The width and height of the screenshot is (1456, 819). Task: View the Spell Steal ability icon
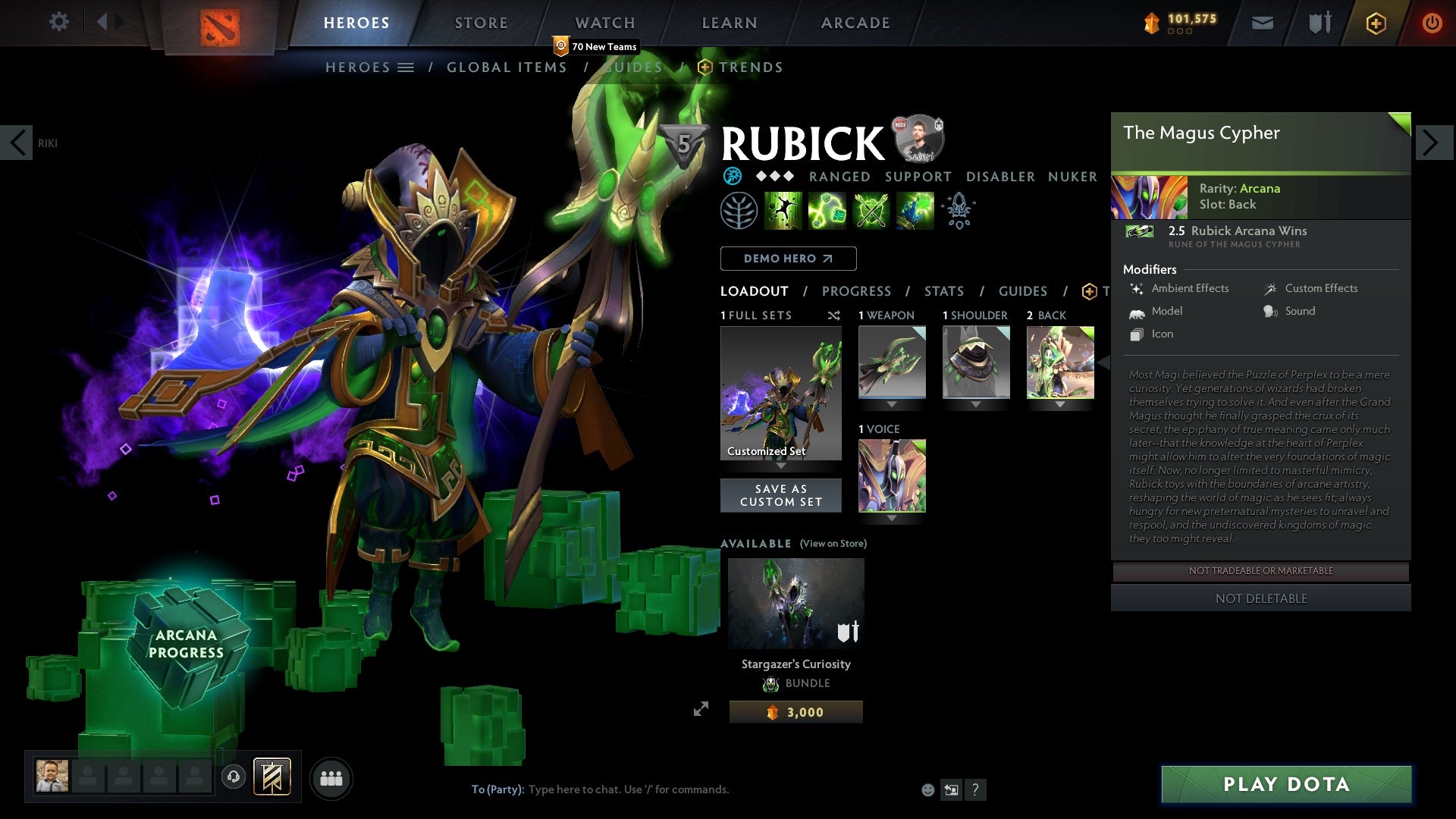coord(914,211)
